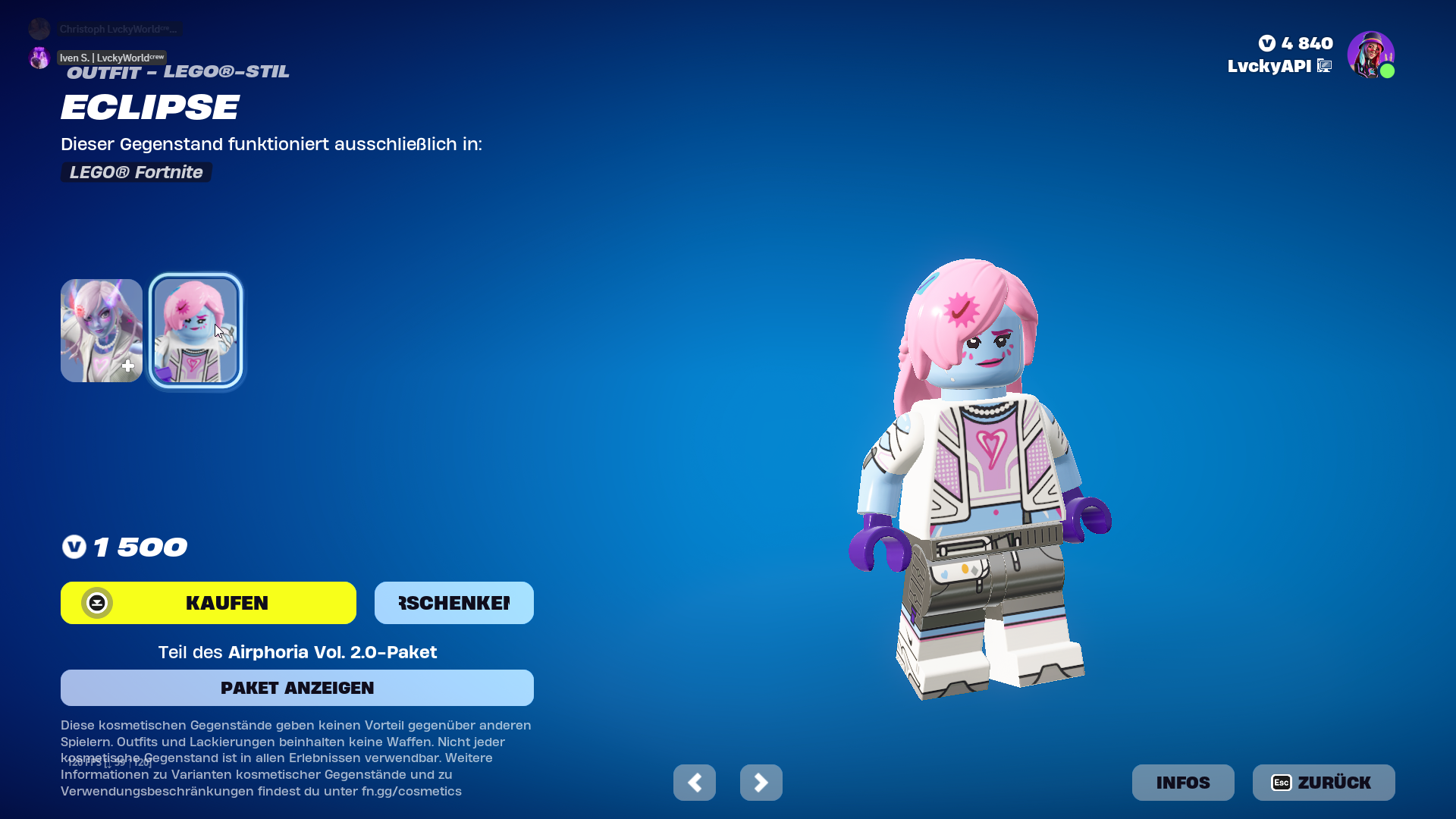This screenshot has width=1456, height=819.
Task: Open the LvckyAPI profile avatar
Action: 1370,55
